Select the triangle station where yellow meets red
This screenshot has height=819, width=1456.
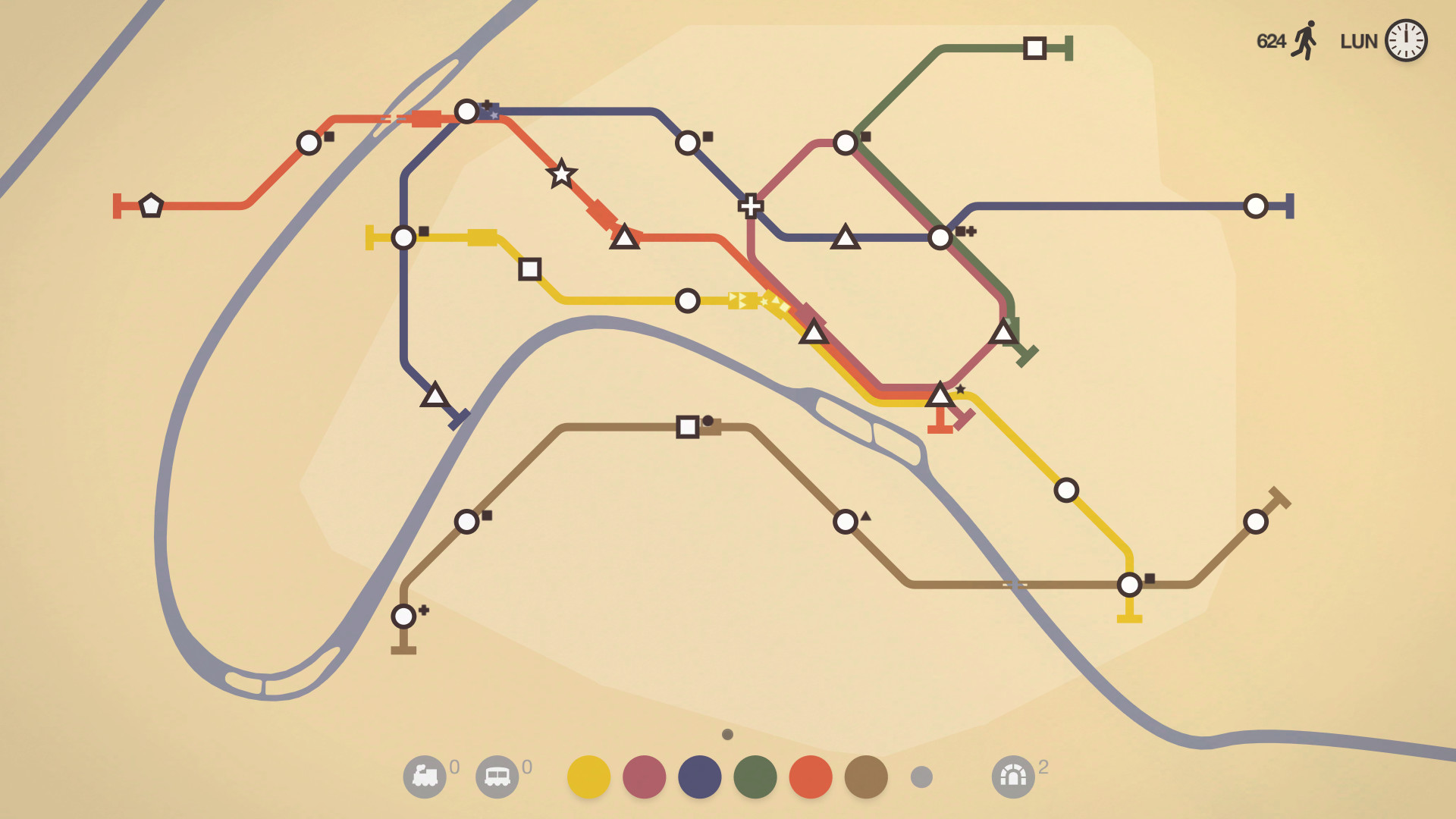click(814, 332)
